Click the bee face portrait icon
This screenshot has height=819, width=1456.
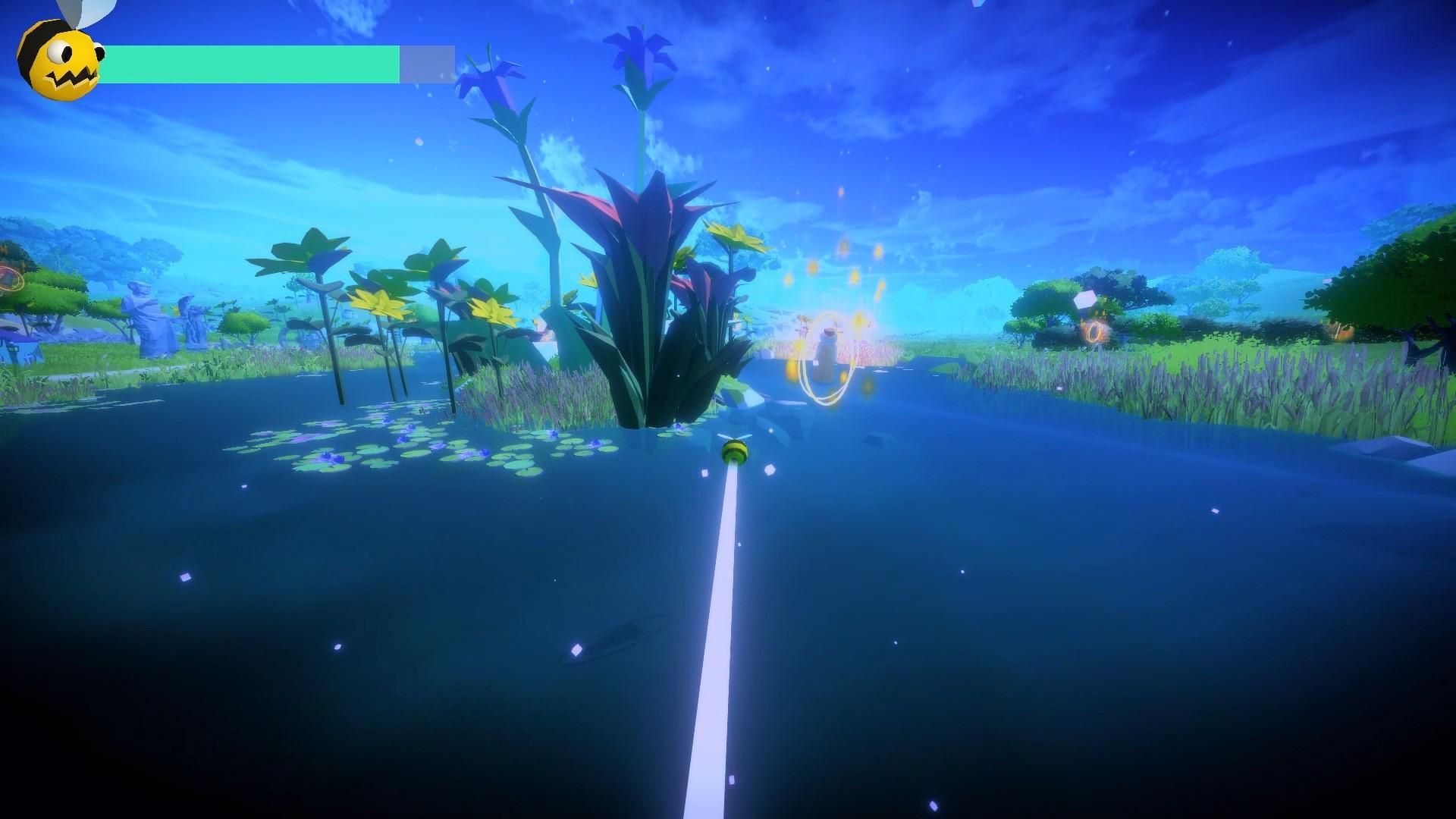[x=62, y=59]
